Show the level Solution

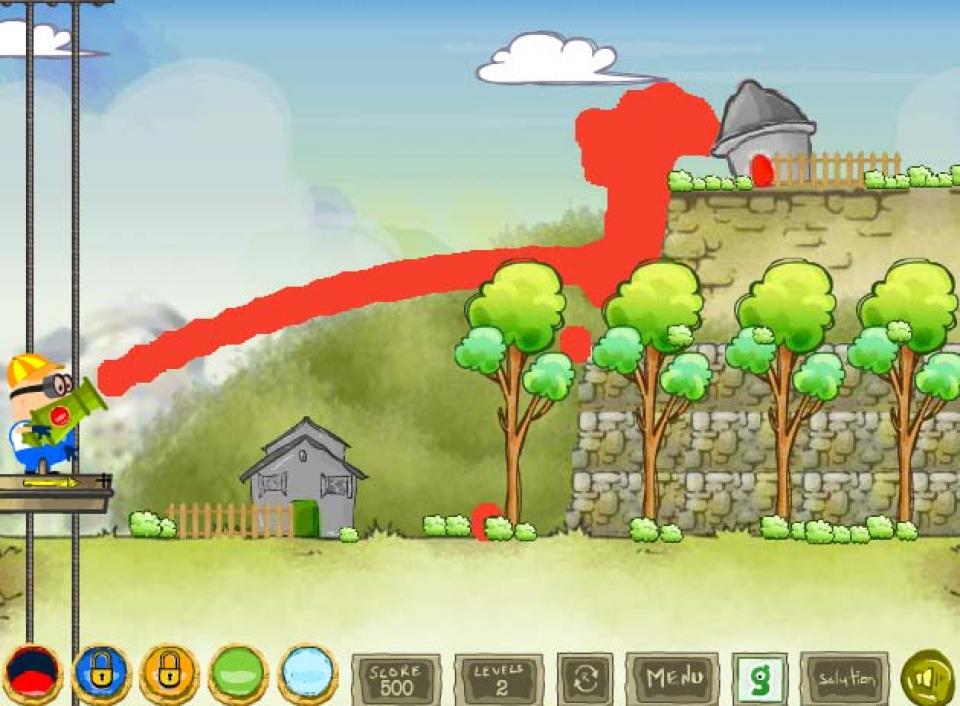[844, 679]
